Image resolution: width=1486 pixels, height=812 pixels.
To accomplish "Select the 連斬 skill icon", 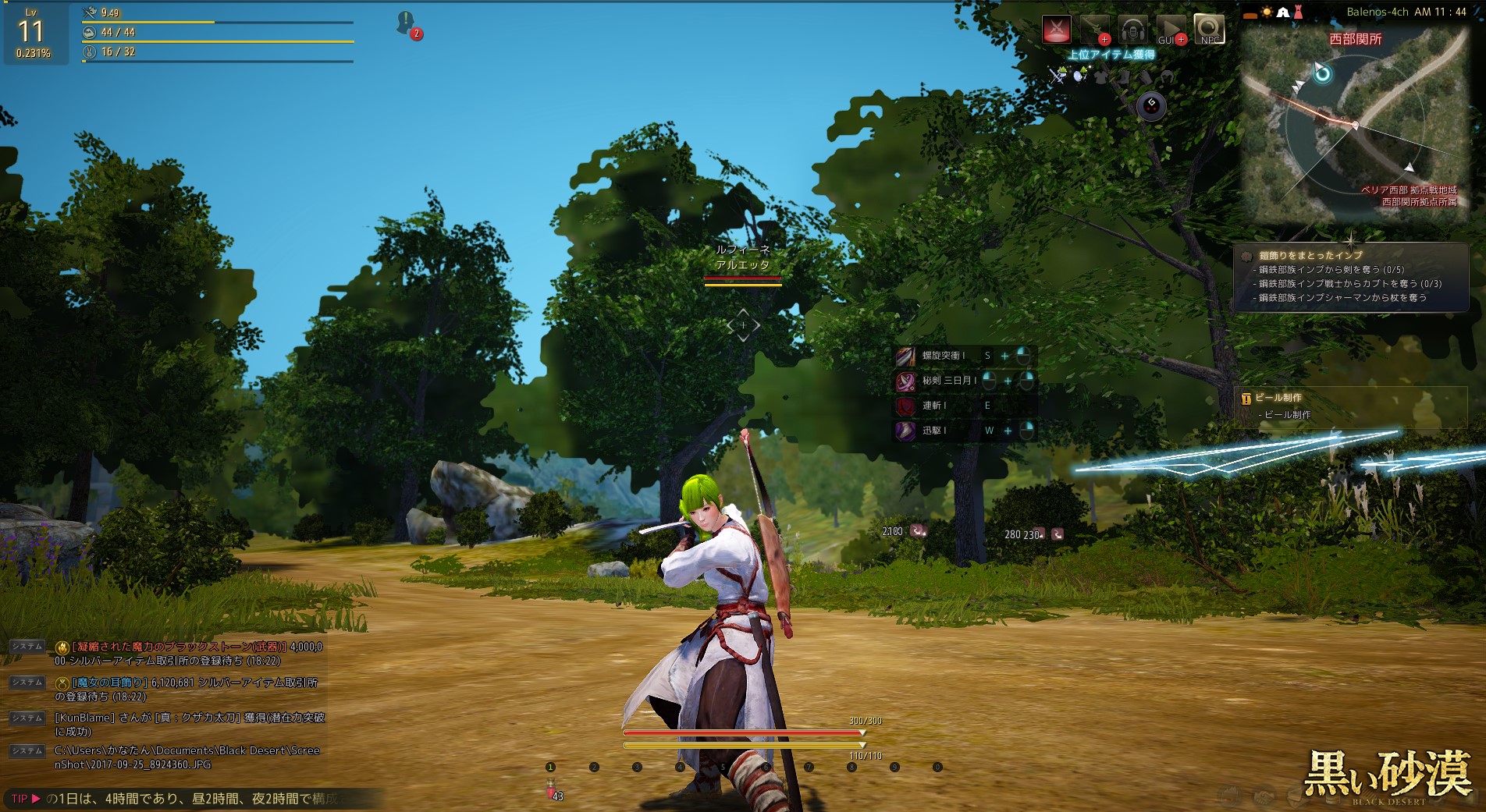I will click(905, 406).
